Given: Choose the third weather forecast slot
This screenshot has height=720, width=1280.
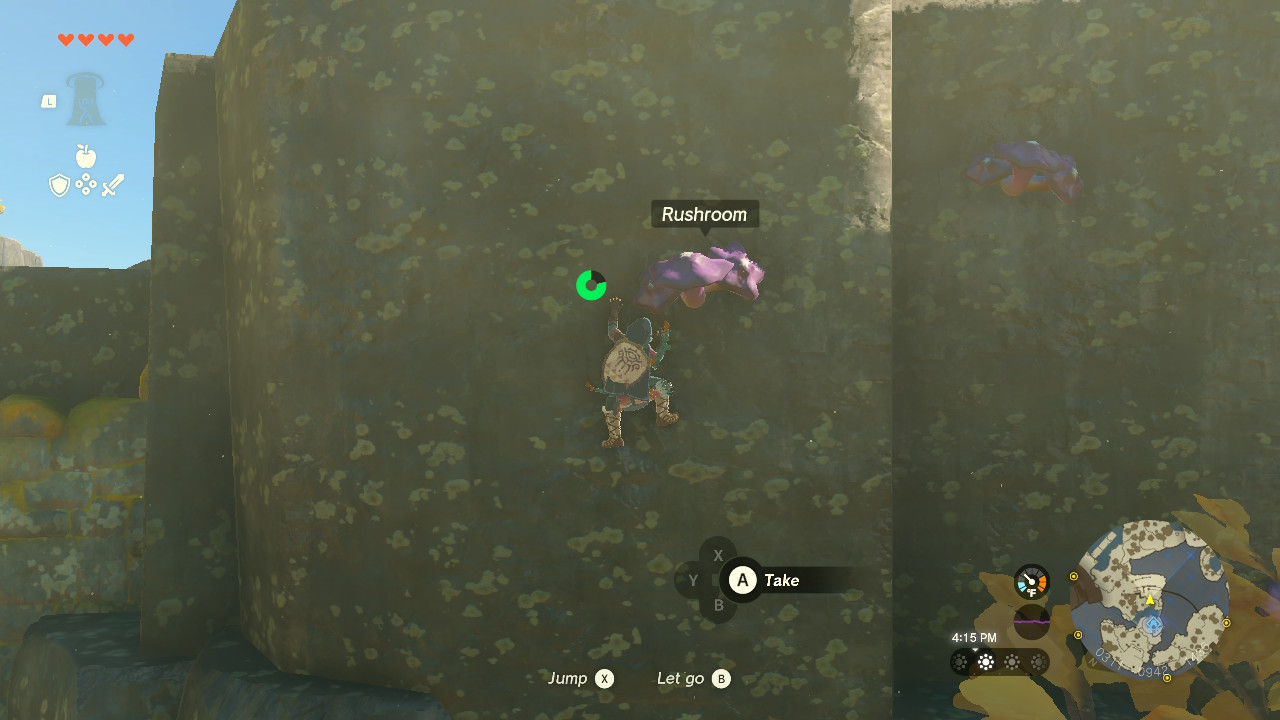Looking at the screenshot, I should (x=1011, y=660).
